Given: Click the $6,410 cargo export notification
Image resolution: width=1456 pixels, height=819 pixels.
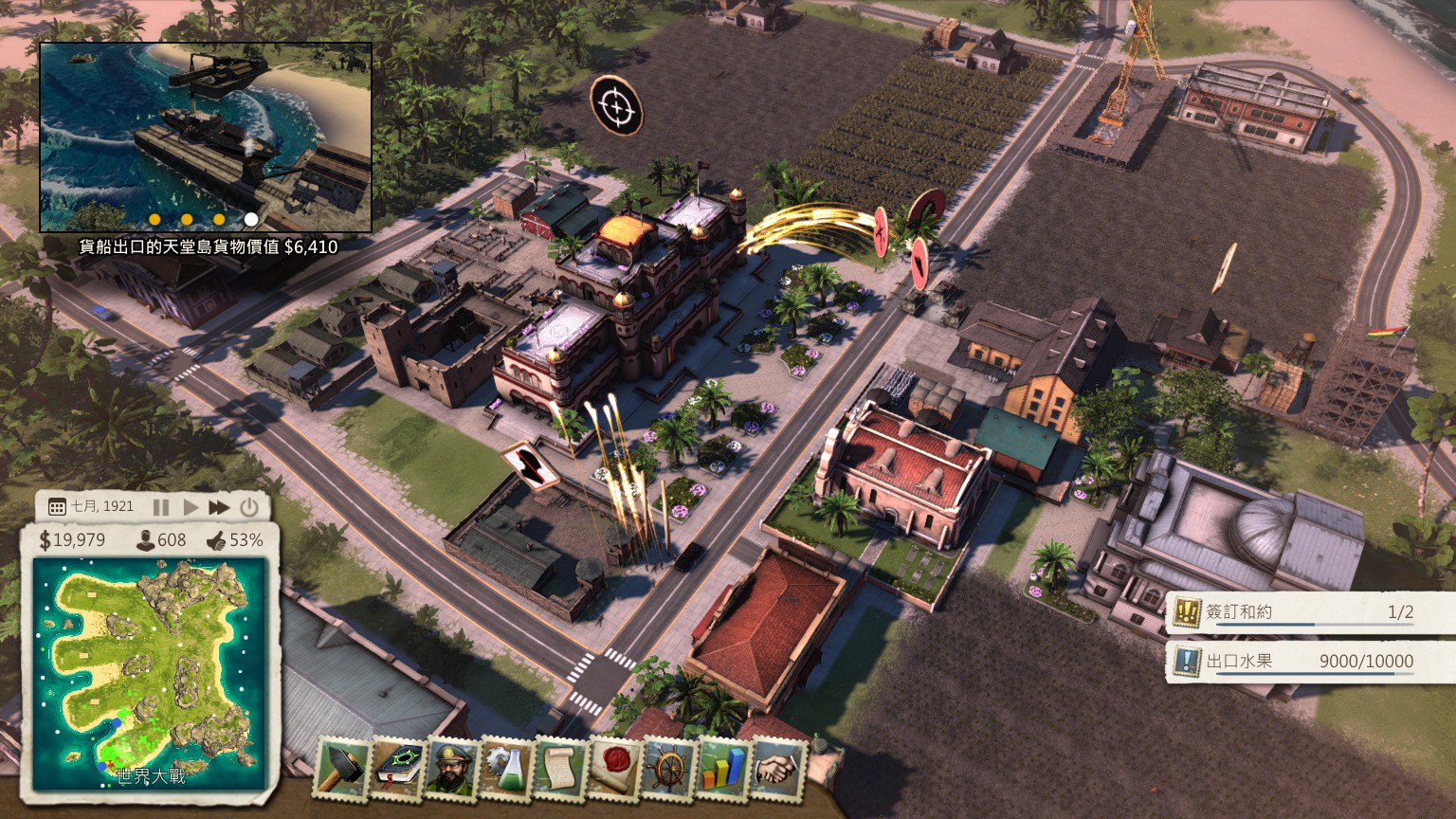Looking at the screenshot, I should (210, 246).
